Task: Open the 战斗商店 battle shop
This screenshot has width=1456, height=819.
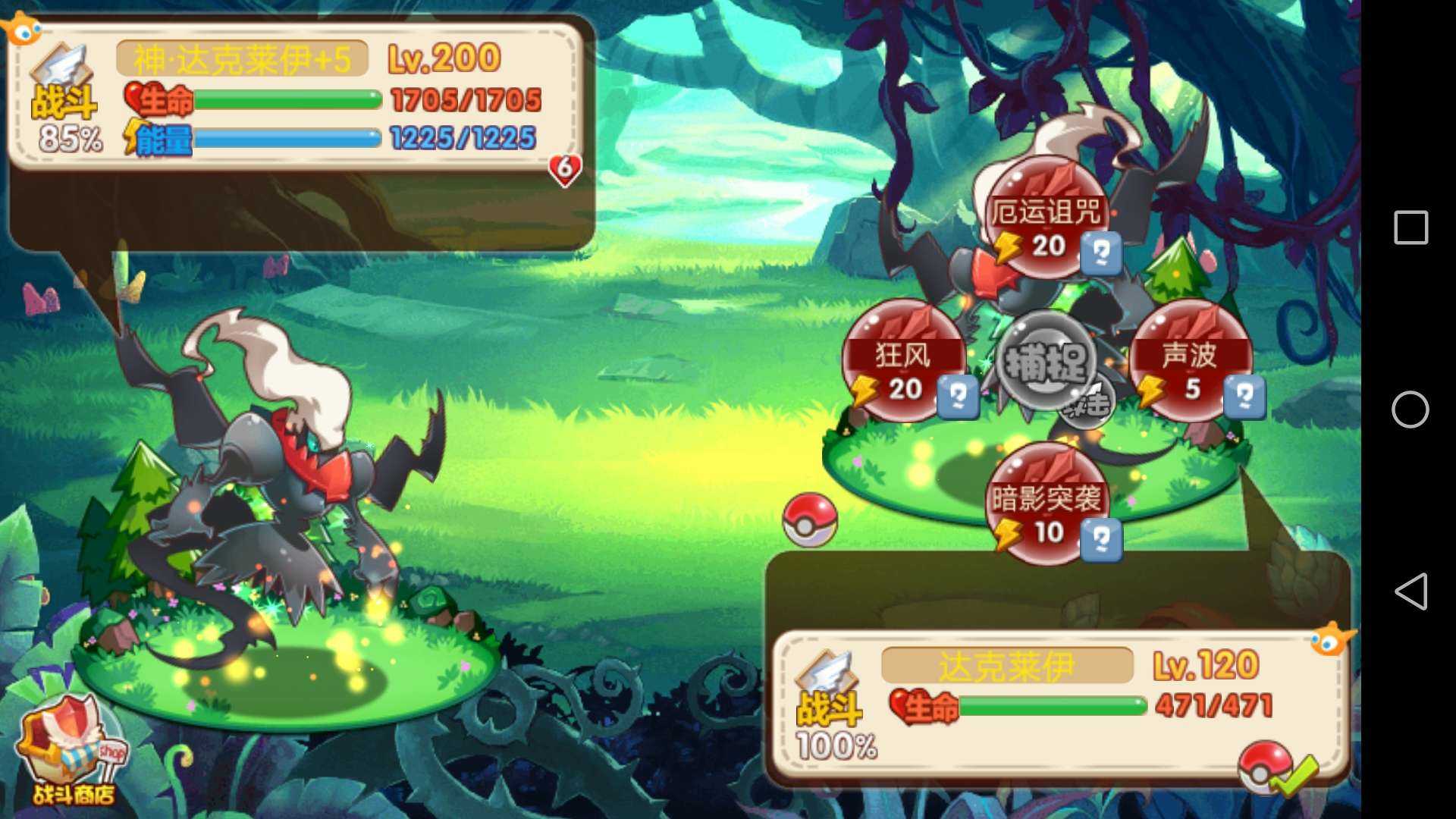Action: [72, 752]
